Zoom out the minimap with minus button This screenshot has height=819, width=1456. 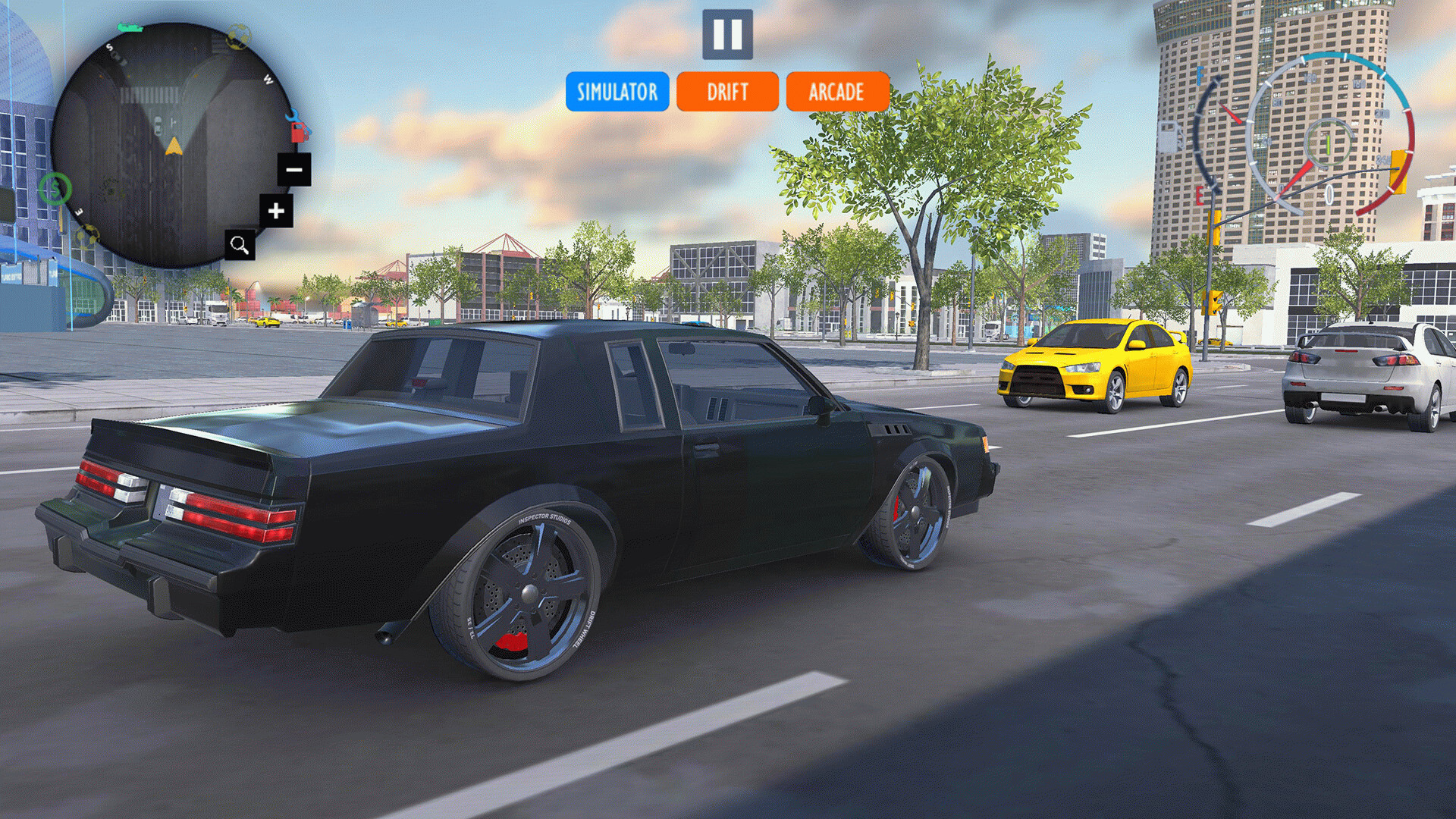[x=293, y=169]
